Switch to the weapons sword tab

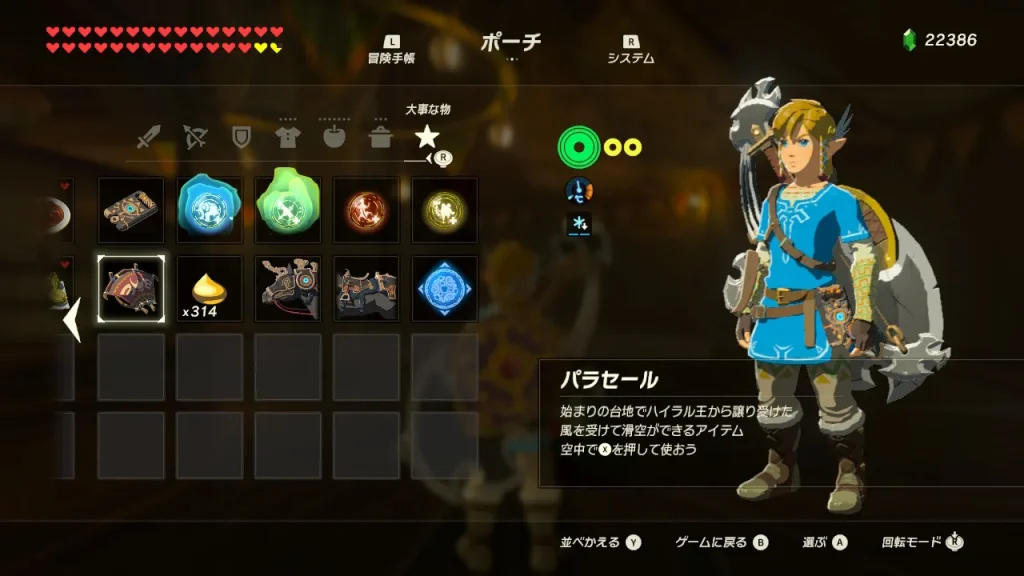(149, 136)
